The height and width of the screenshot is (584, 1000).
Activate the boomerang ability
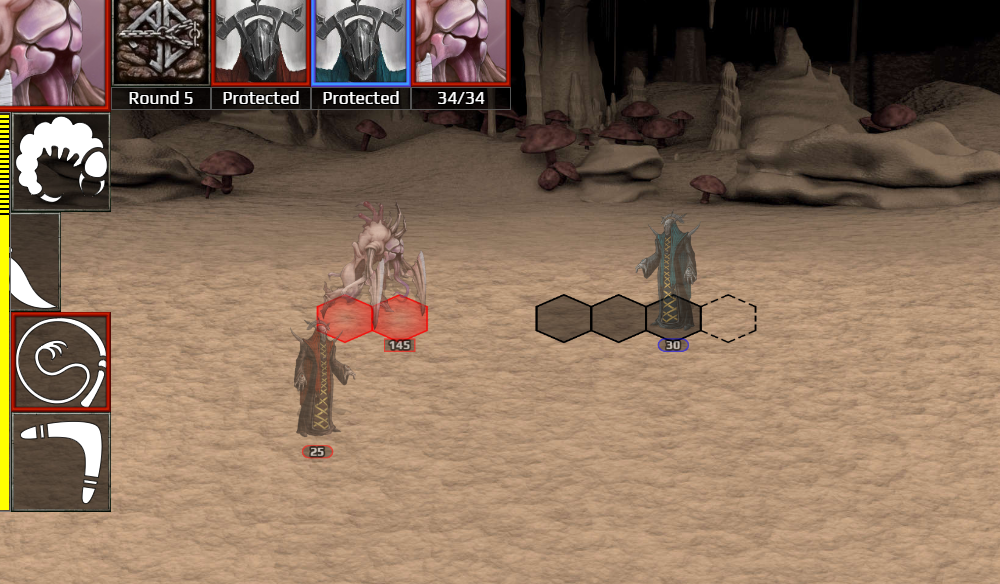60,462
